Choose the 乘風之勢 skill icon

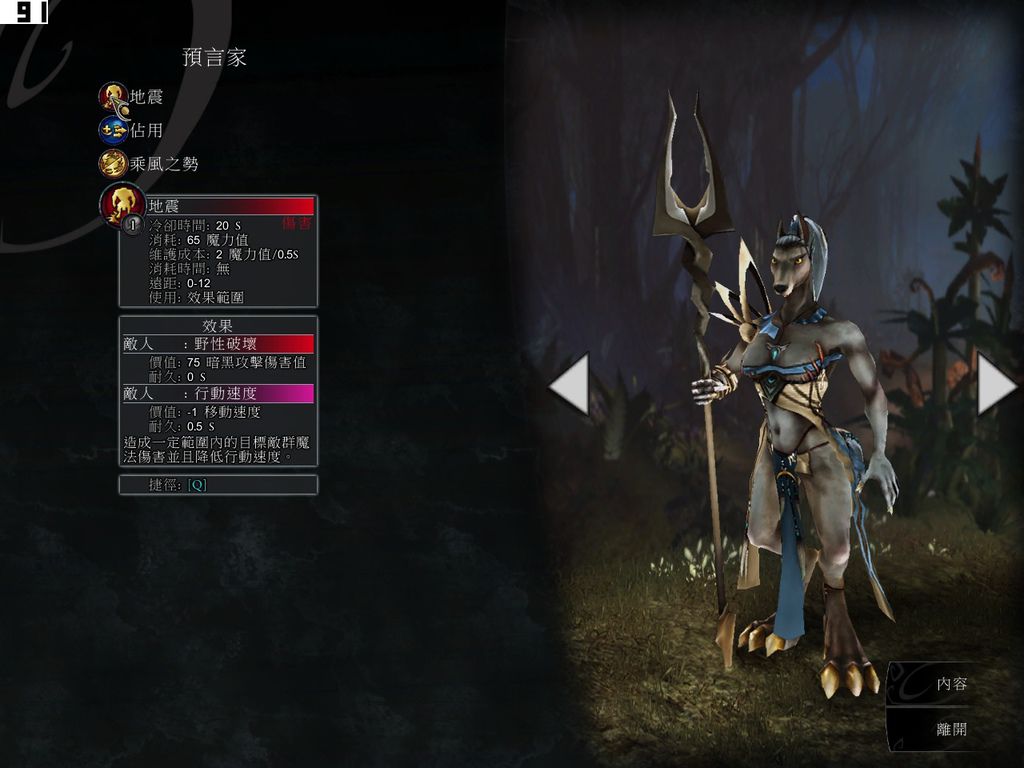click(113, 163)
